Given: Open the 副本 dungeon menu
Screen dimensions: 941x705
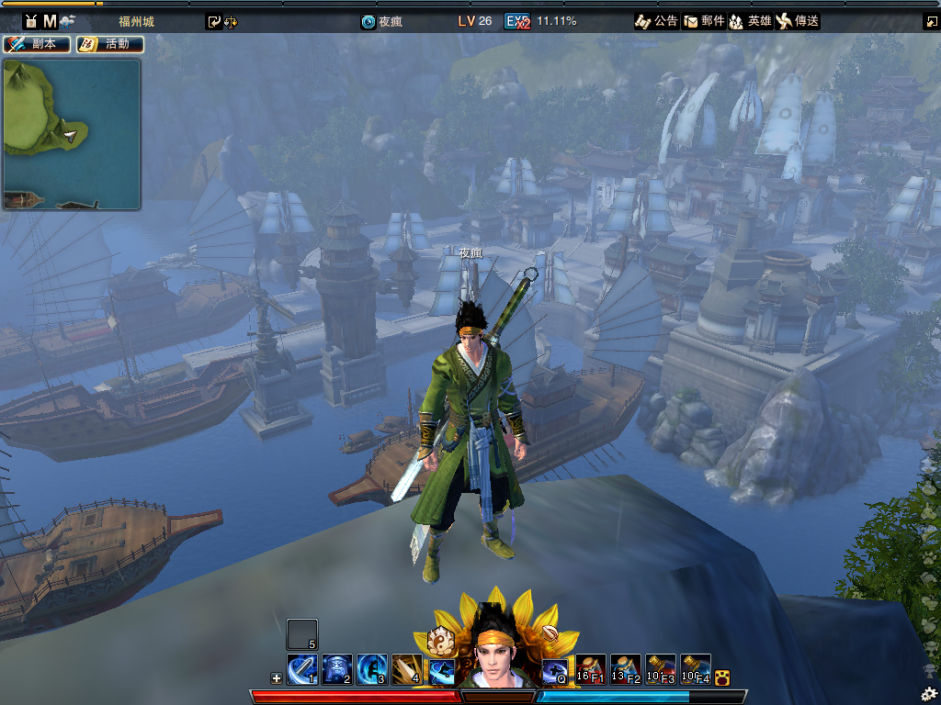Looking at the screenshot, I should click(37, 44).
